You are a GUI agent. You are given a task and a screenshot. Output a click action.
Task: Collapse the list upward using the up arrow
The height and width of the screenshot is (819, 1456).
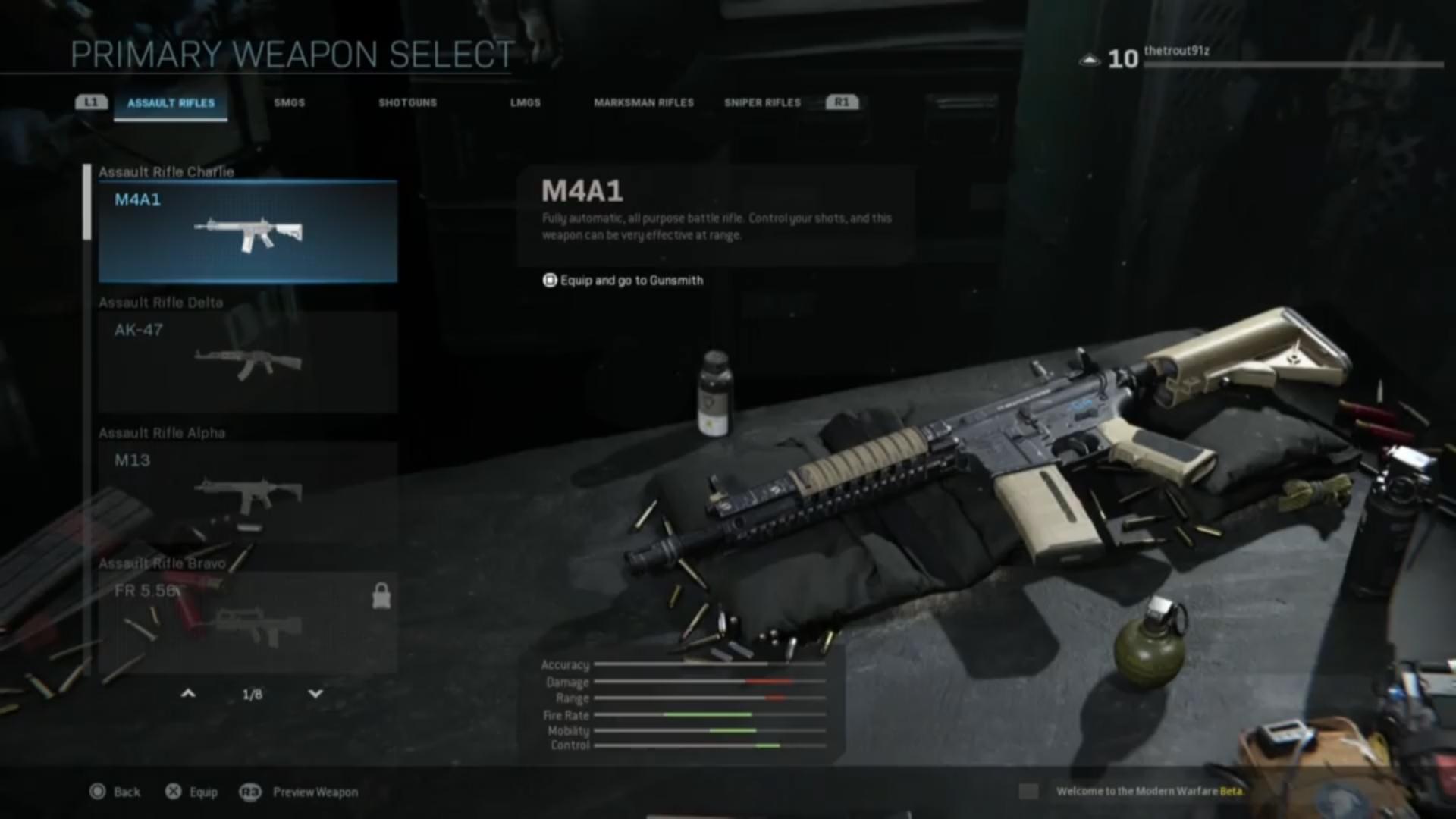pos(188,694)
